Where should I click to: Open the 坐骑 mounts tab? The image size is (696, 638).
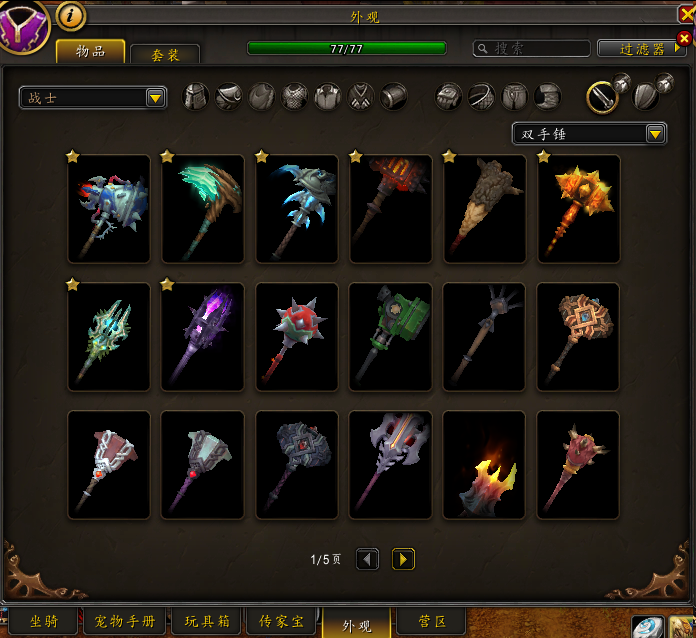pos(43,622)
